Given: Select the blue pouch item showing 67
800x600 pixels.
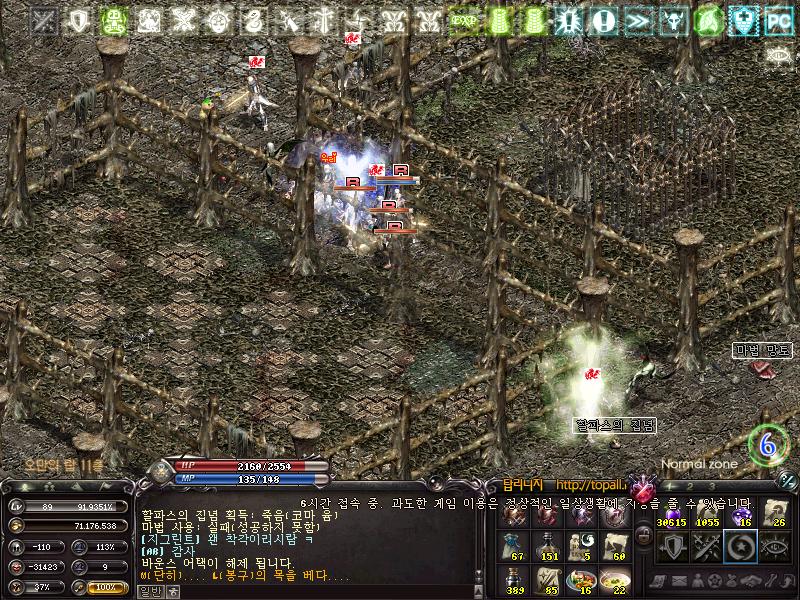Looking at the screenshot, I should (x=512, y=546).
